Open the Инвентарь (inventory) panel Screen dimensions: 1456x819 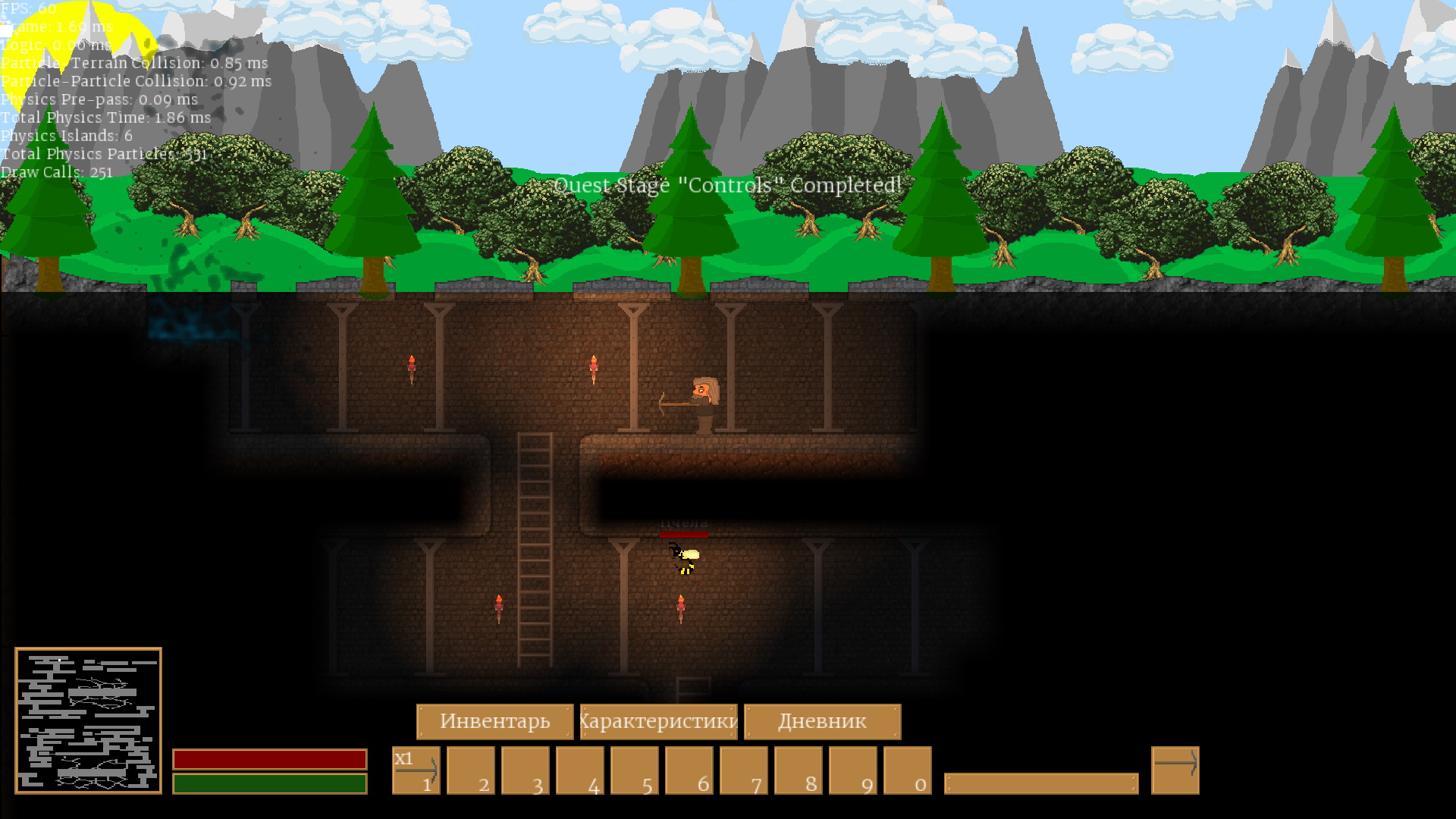pyautogui.click(x=494, y=721)
